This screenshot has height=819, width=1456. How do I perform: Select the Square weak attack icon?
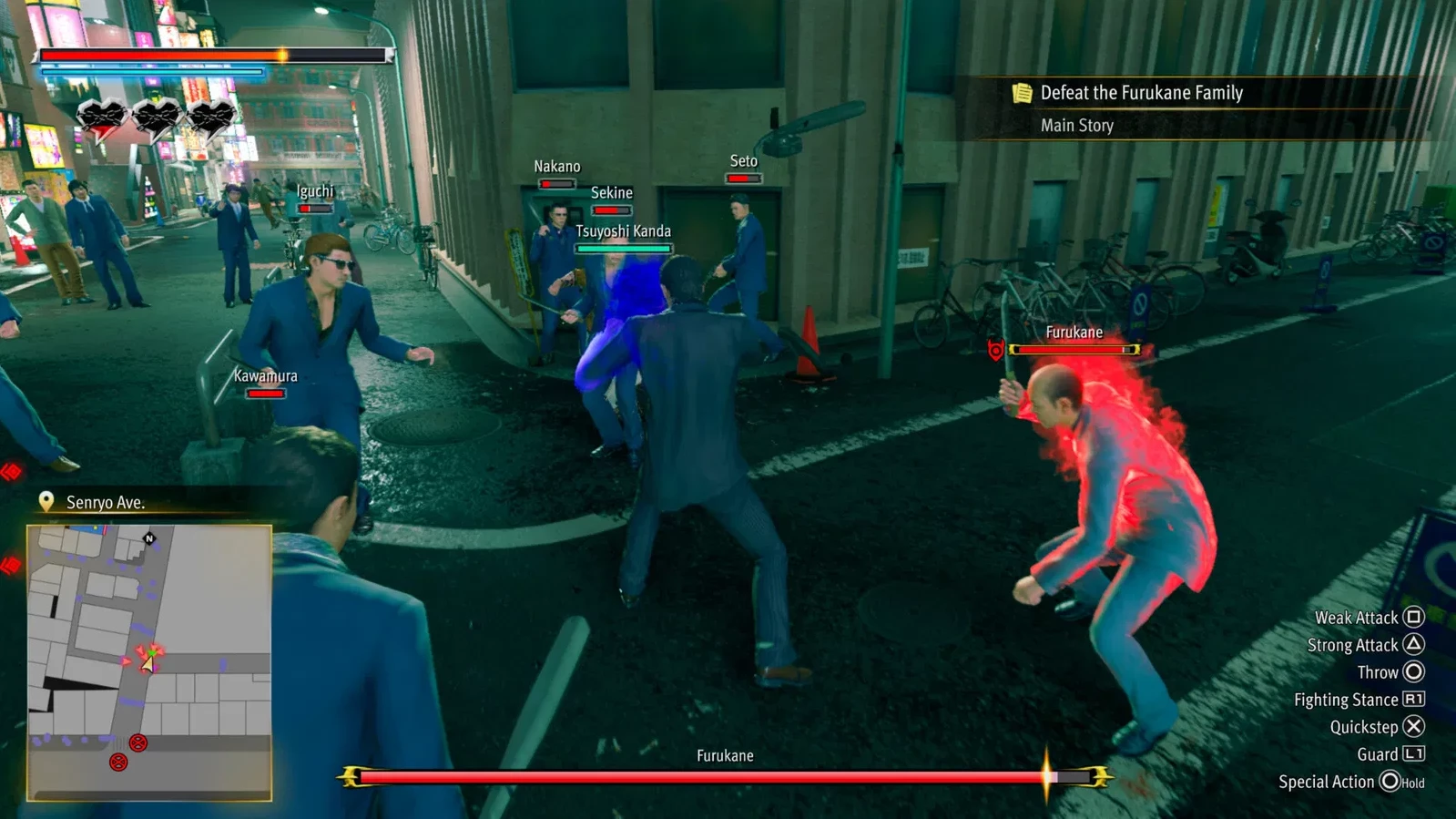(x=1412, y=617)
